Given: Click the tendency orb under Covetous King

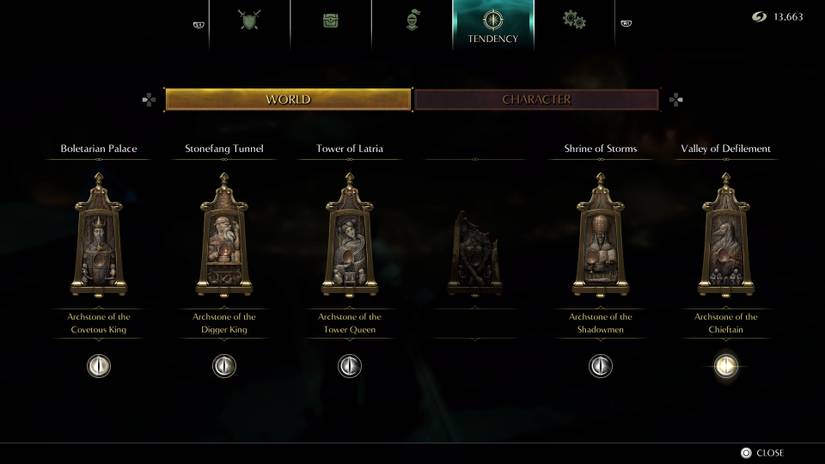Looking at the screenshot, I should tap(98, 365).
